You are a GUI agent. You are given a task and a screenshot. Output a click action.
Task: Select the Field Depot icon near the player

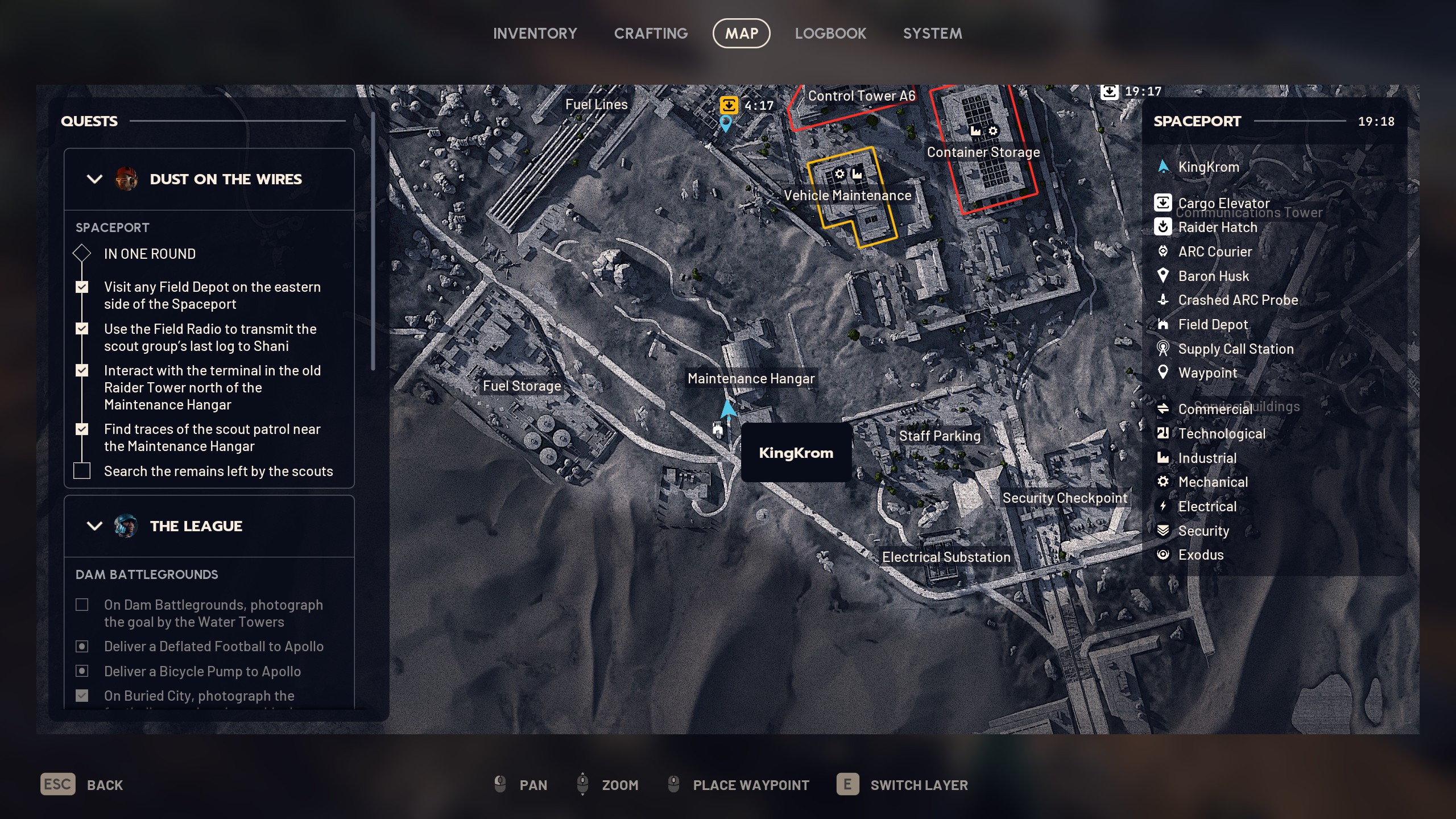718,429
